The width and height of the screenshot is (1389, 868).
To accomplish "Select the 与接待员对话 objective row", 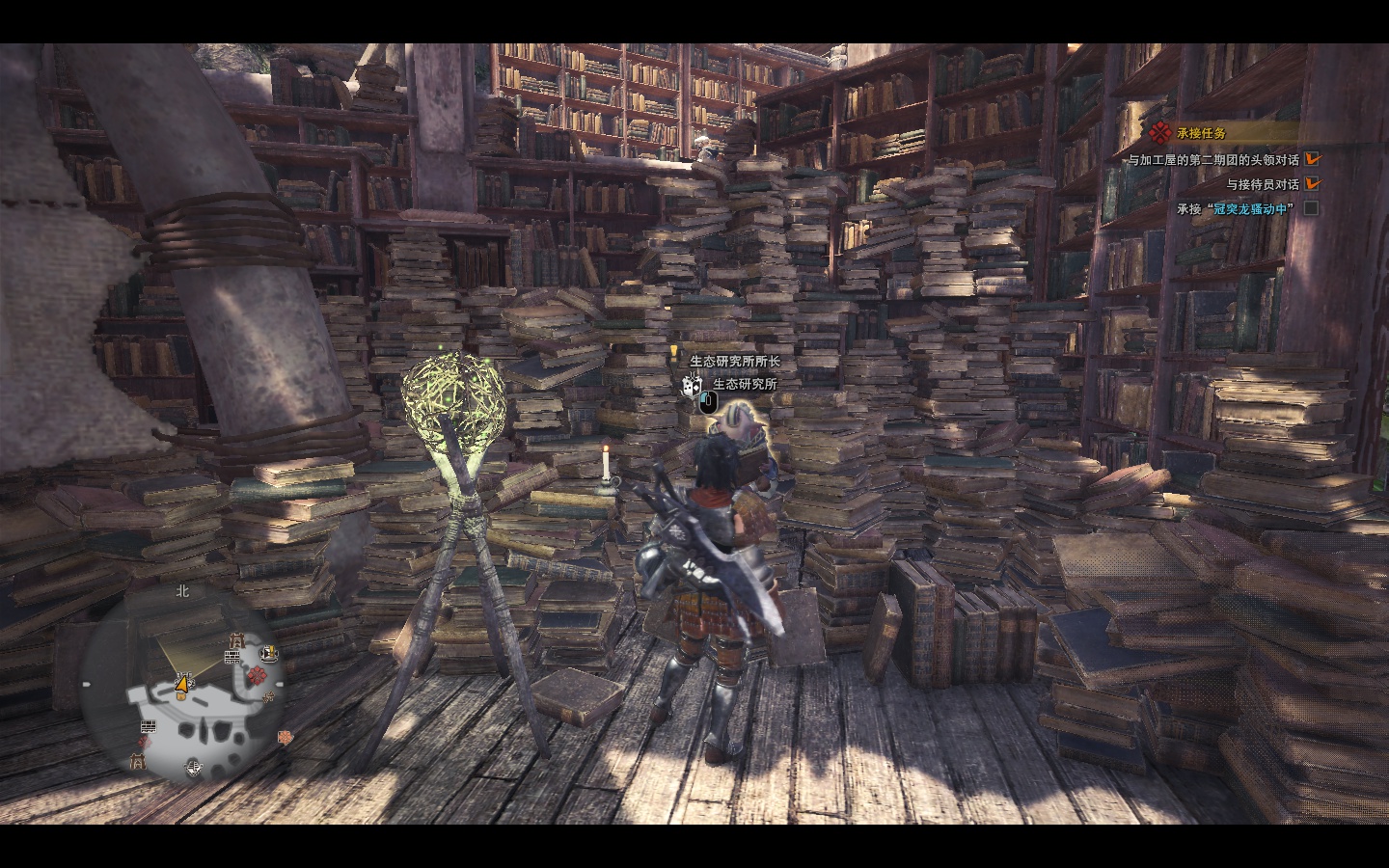I will pyautogui.click(x=1262, y=184).
